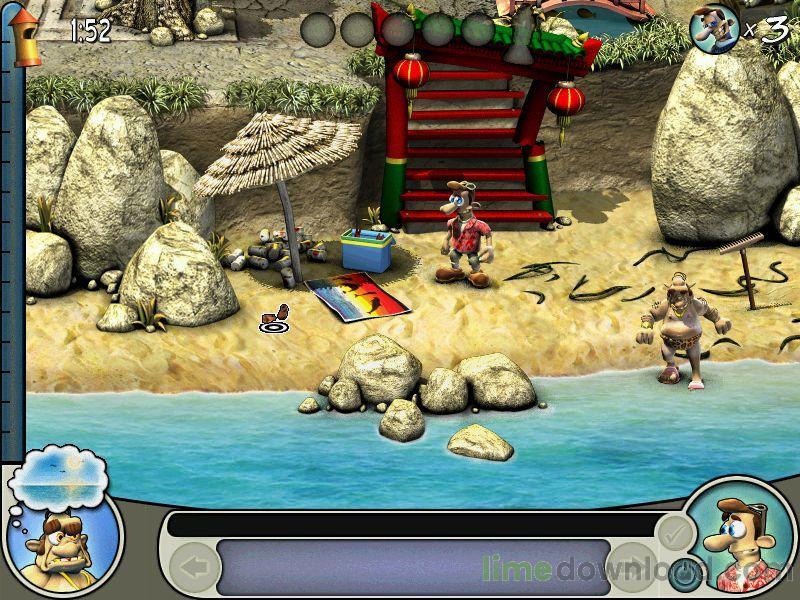Click the checkmark confirm button
Screen dimensions: 800x600
coord(673,532)
